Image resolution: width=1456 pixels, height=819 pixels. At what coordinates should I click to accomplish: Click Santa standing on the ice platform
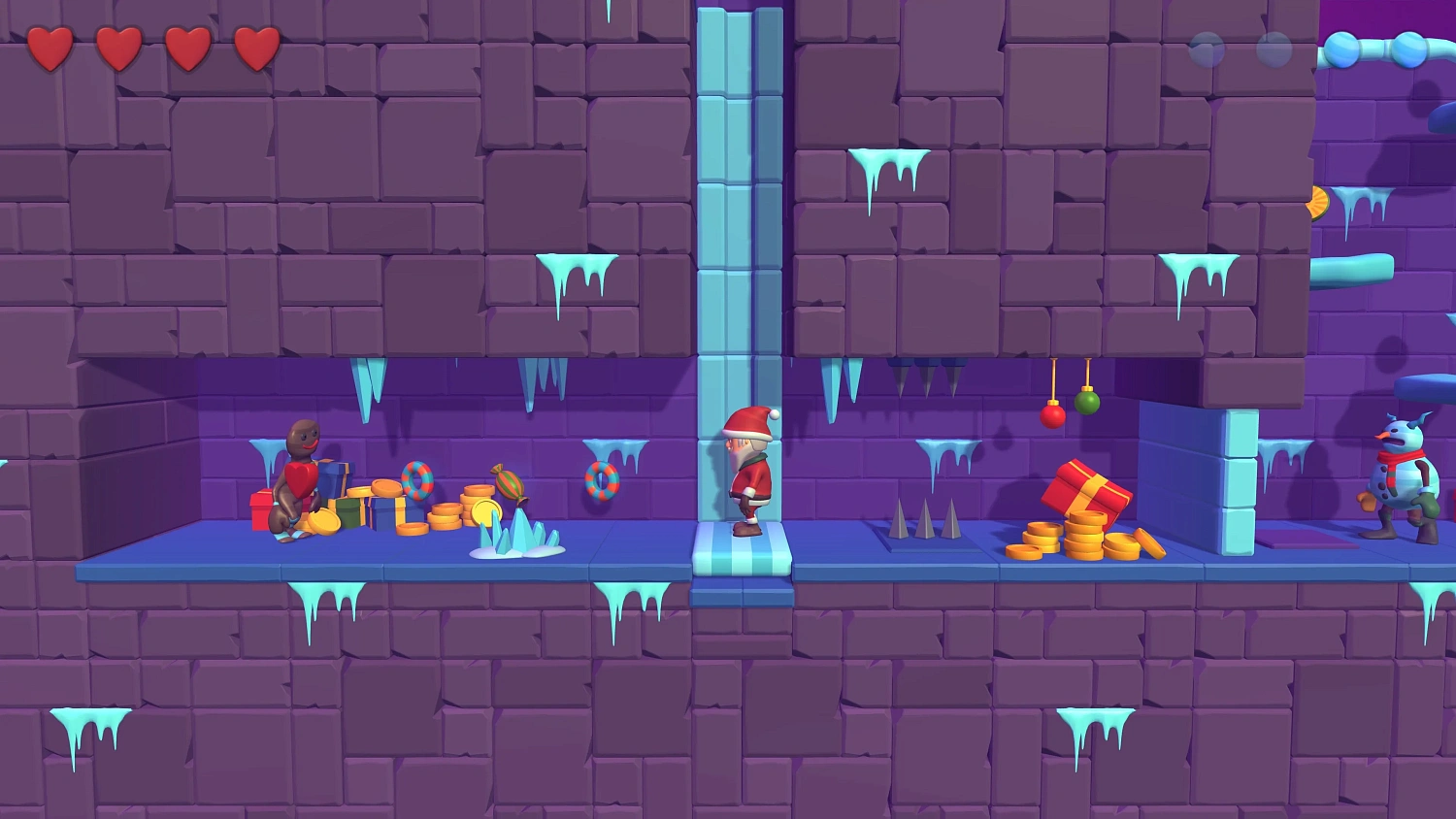click(752, 475)
